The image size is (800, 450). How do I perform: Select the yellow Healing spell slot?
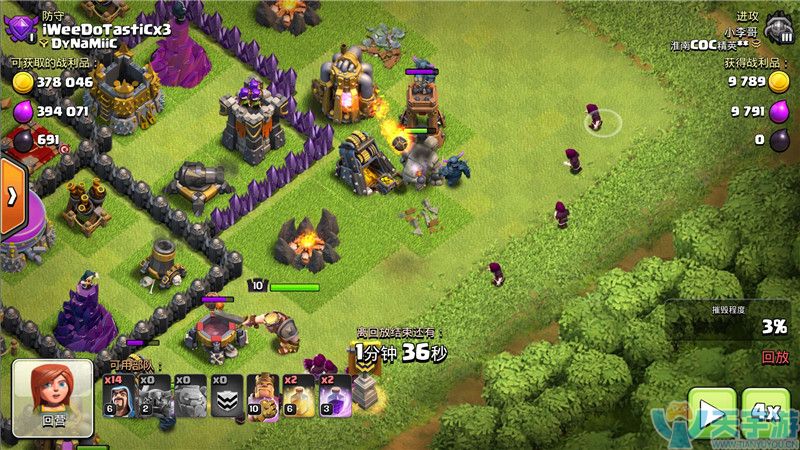pos(299,394)
